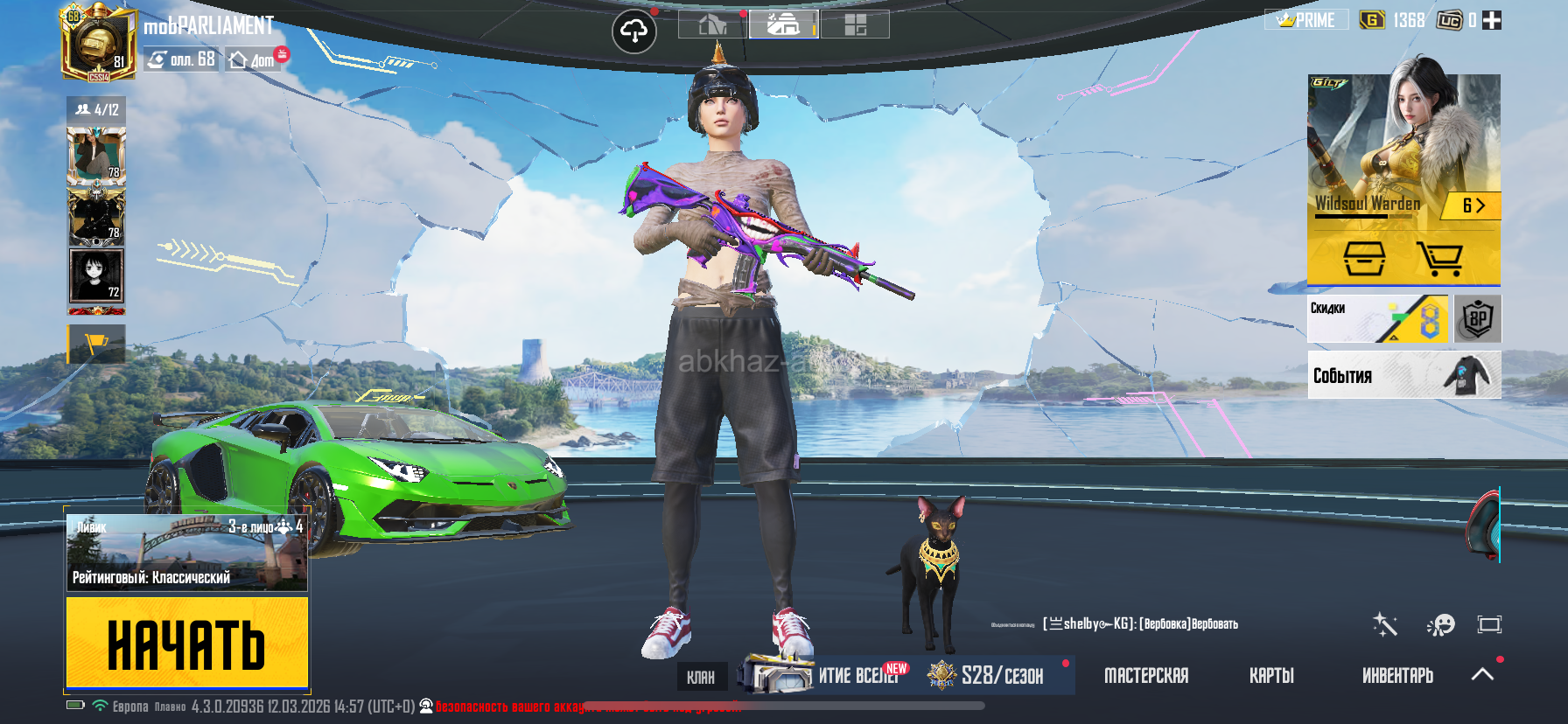The image size is (1568, 724).
Task: Open the 4/12 friends list
Action: pyautogui.click(x=96, y=110)
